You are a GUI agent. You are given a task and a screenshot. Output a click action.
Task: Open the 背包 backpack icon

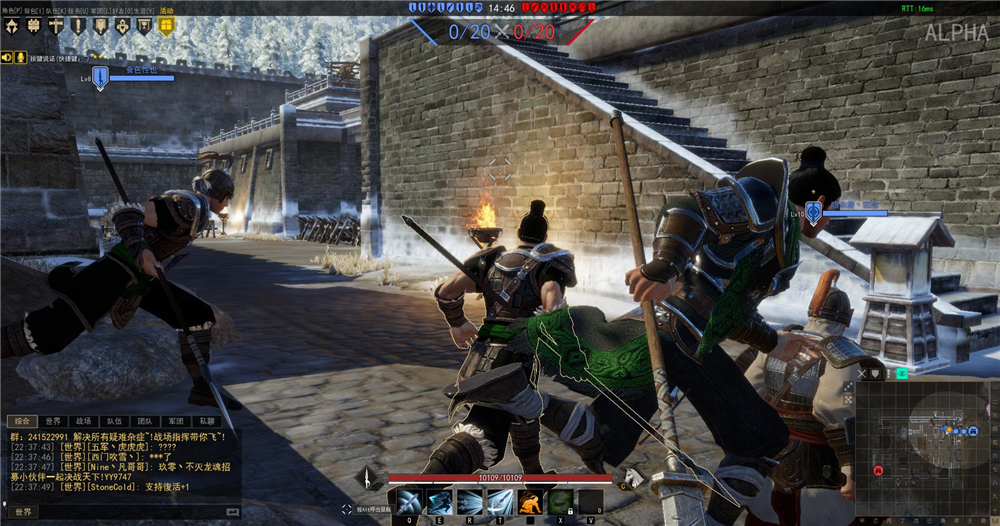(34, 27)
